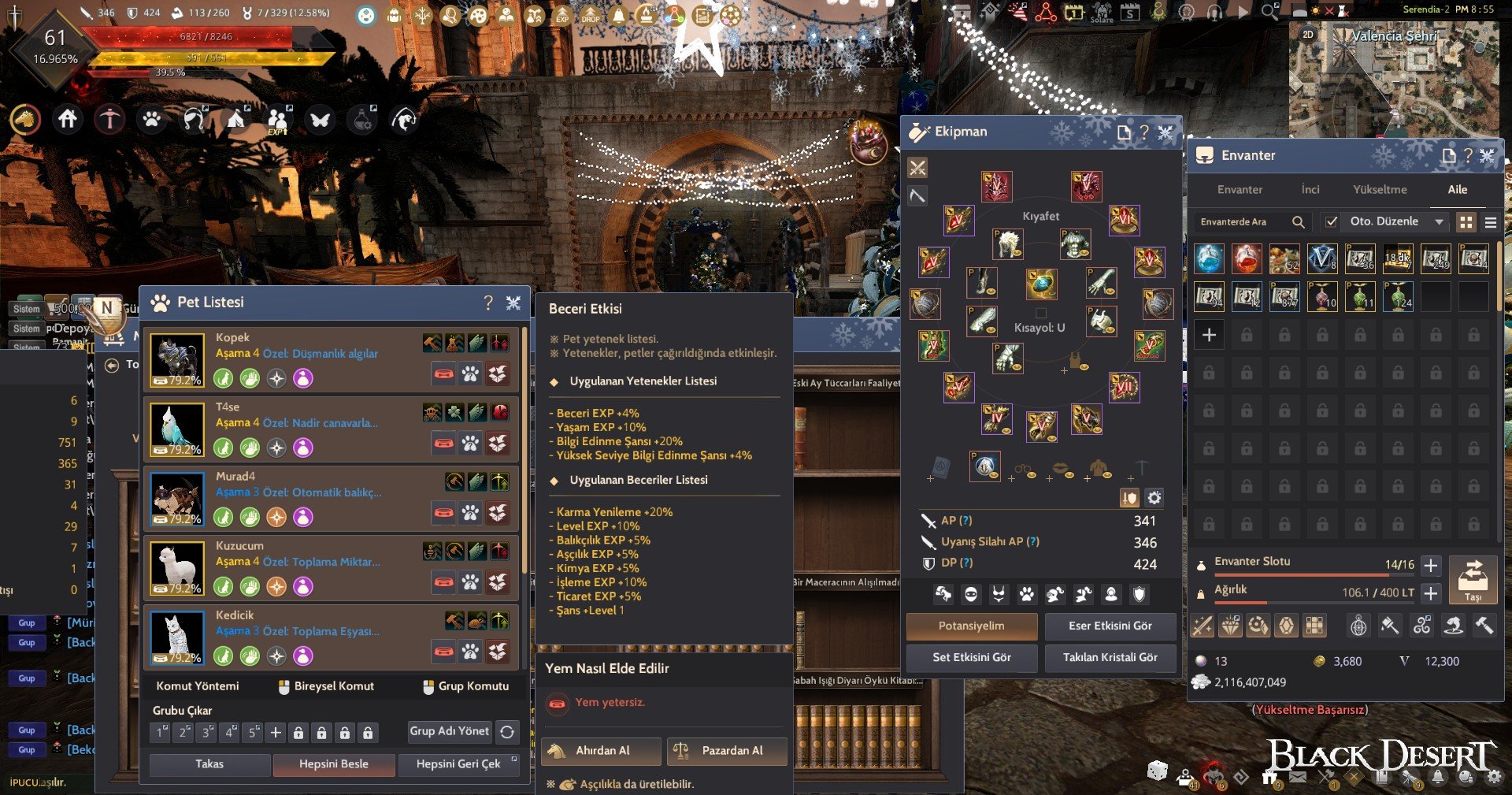Click the Pazardan Al button
This screenshot has height=795, width=1512.
726,751
